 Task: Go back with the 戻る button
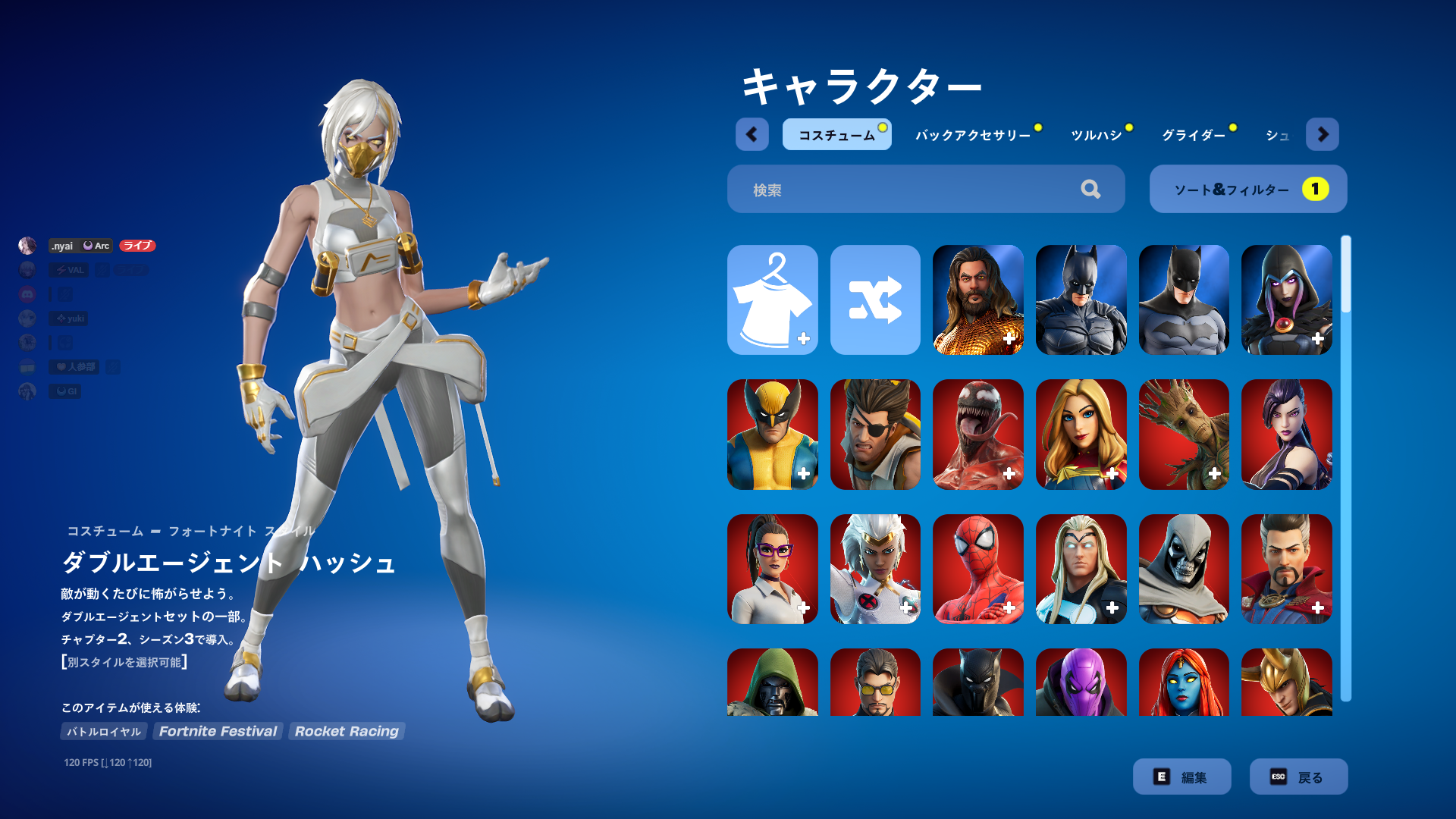tap(1298, 777)
